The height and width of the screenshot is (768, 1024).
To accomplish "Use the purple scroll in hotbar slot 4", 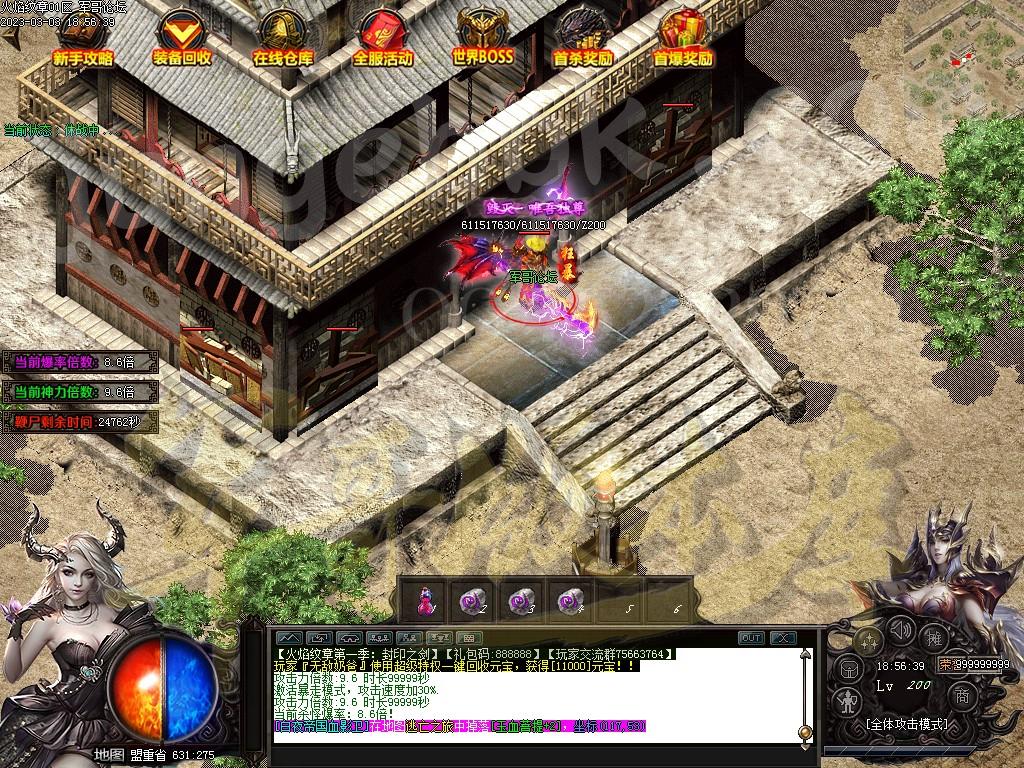I will pos(569,600).
